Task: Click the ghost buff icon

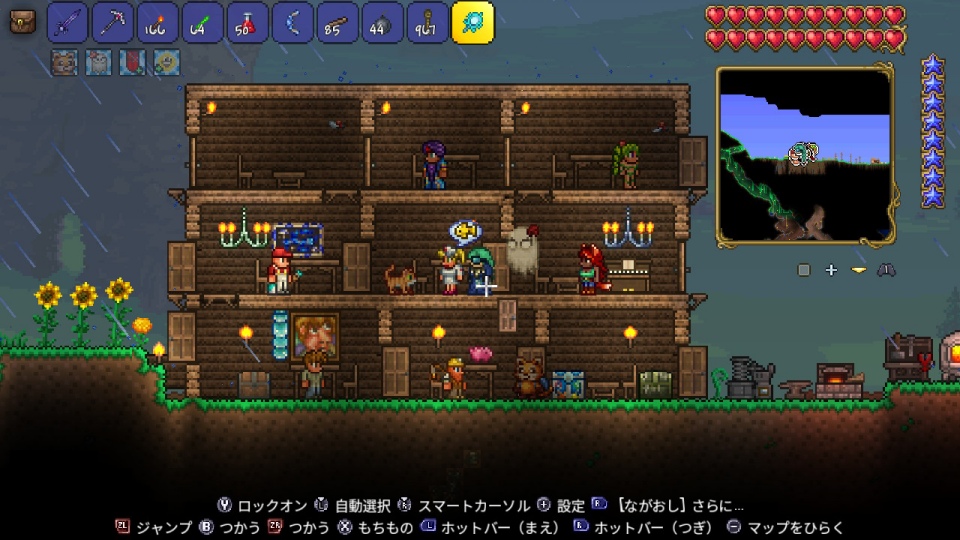Action: point(98,63)
